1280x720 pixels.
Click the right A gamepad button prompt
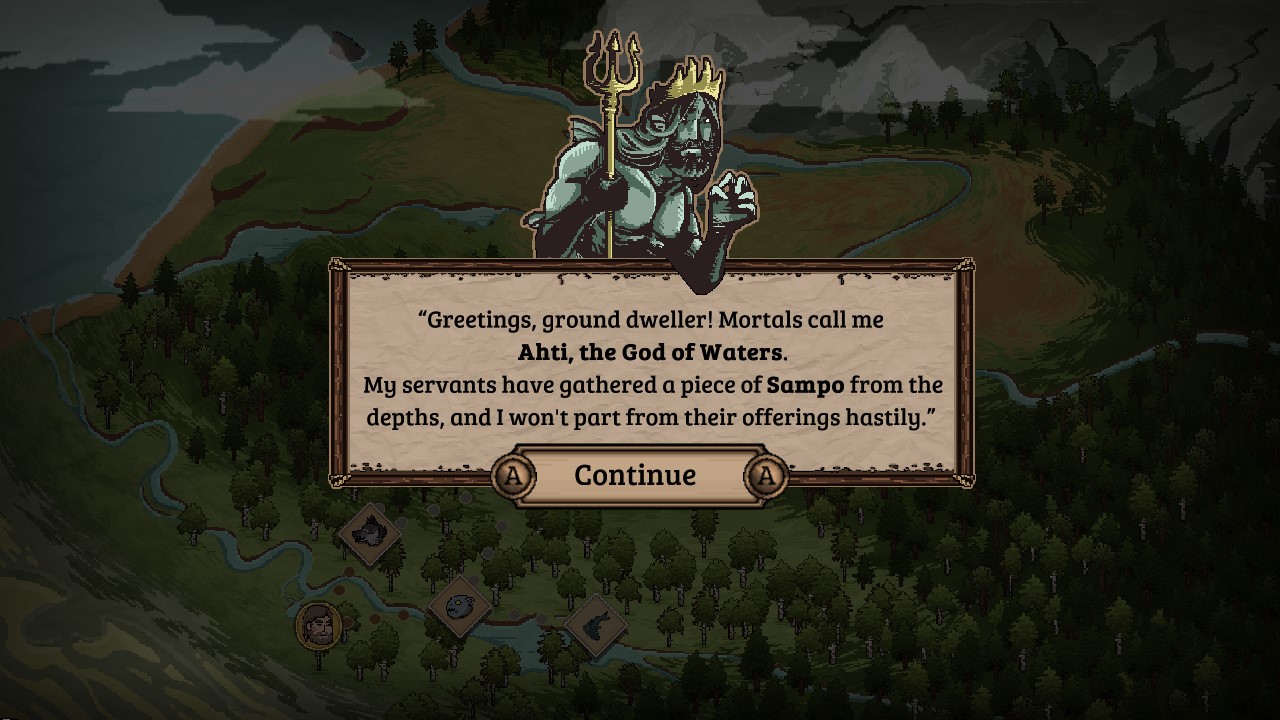click(x=764, y=477)
